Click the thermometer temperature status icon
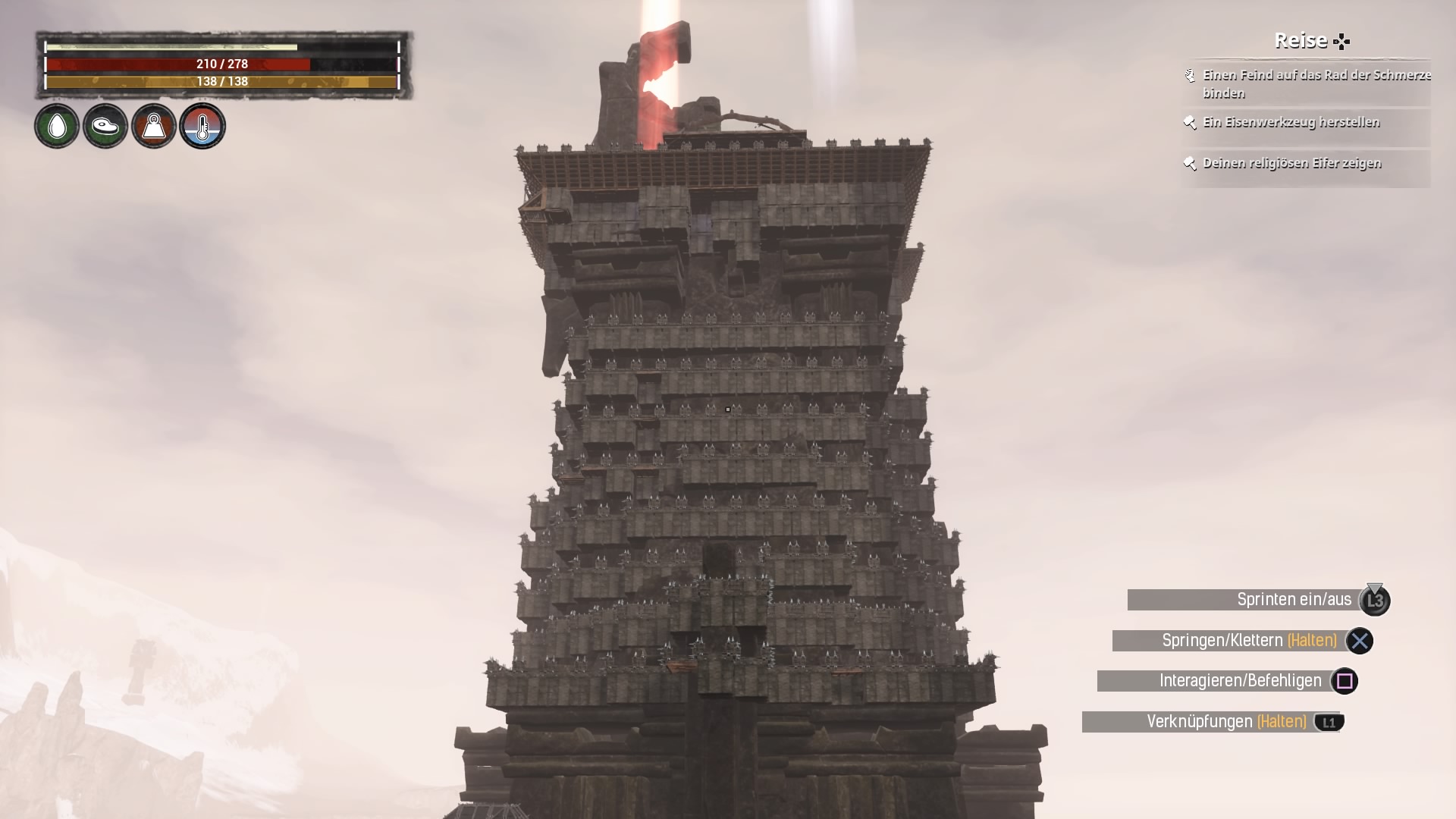The width and height of the screenshot is (1456, 819). [x=202, y=126]
